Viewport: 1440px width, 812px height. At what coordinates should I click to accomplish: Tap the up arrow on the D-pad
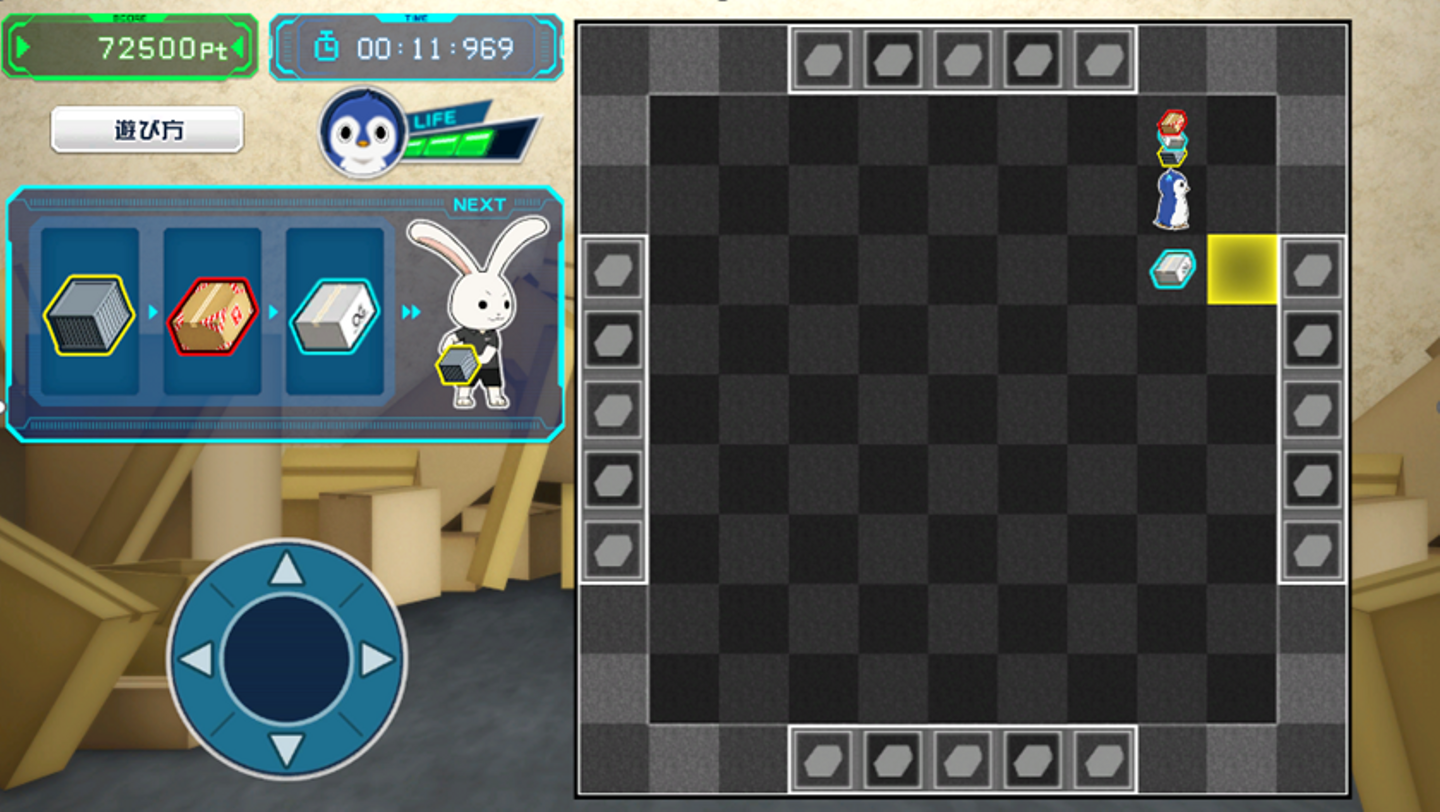[x=287, y=569]
